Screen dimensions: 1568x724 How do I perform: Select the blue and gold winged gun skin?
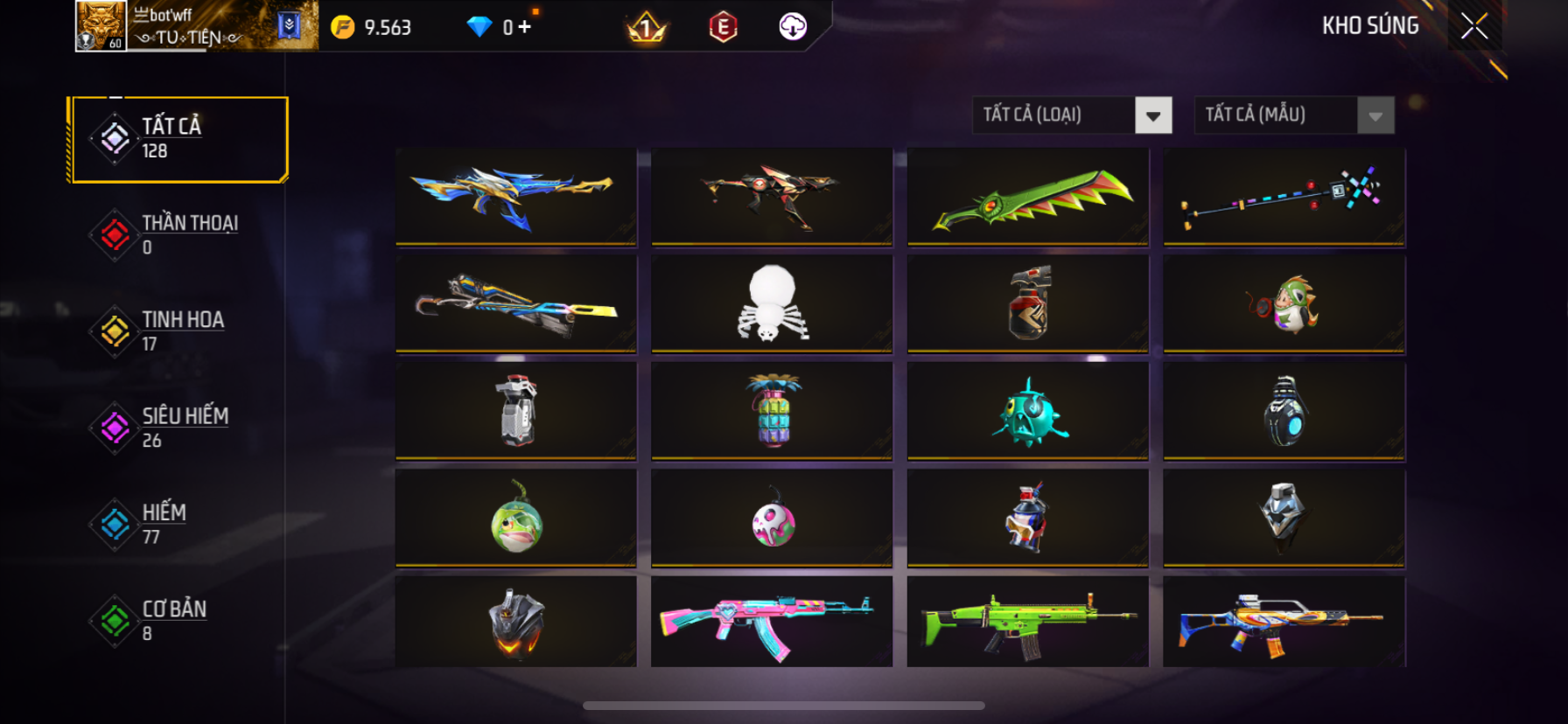[516, 196]
